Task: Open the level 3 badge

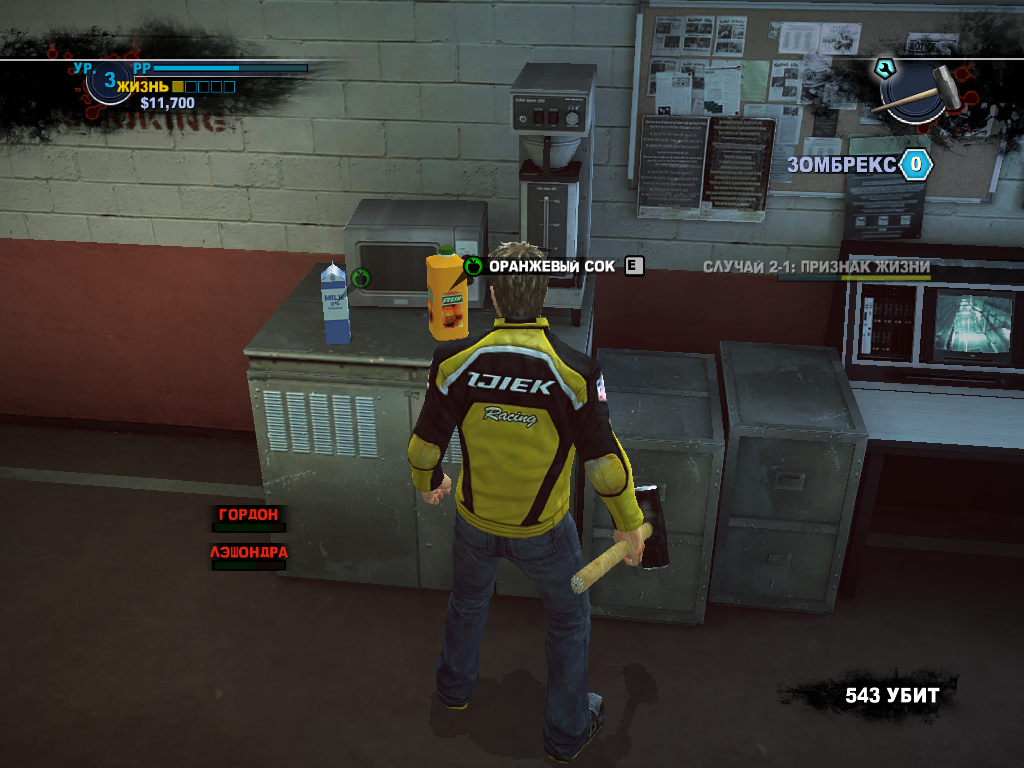Action: pyautogui.click(x=109, y=82)
